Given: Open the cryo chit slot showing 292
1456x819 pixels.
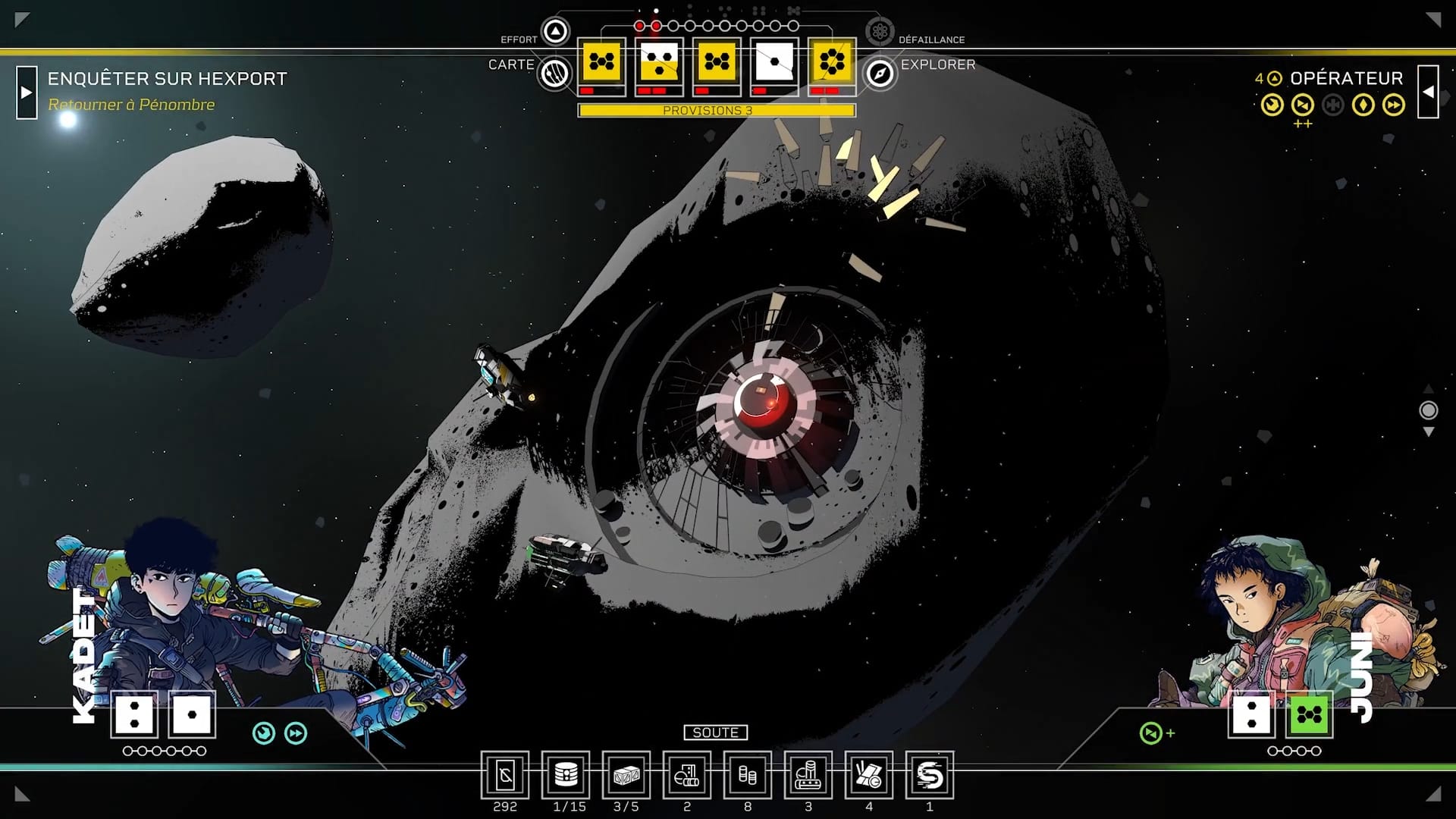Looking at the screenshot, I should (505, 775).
